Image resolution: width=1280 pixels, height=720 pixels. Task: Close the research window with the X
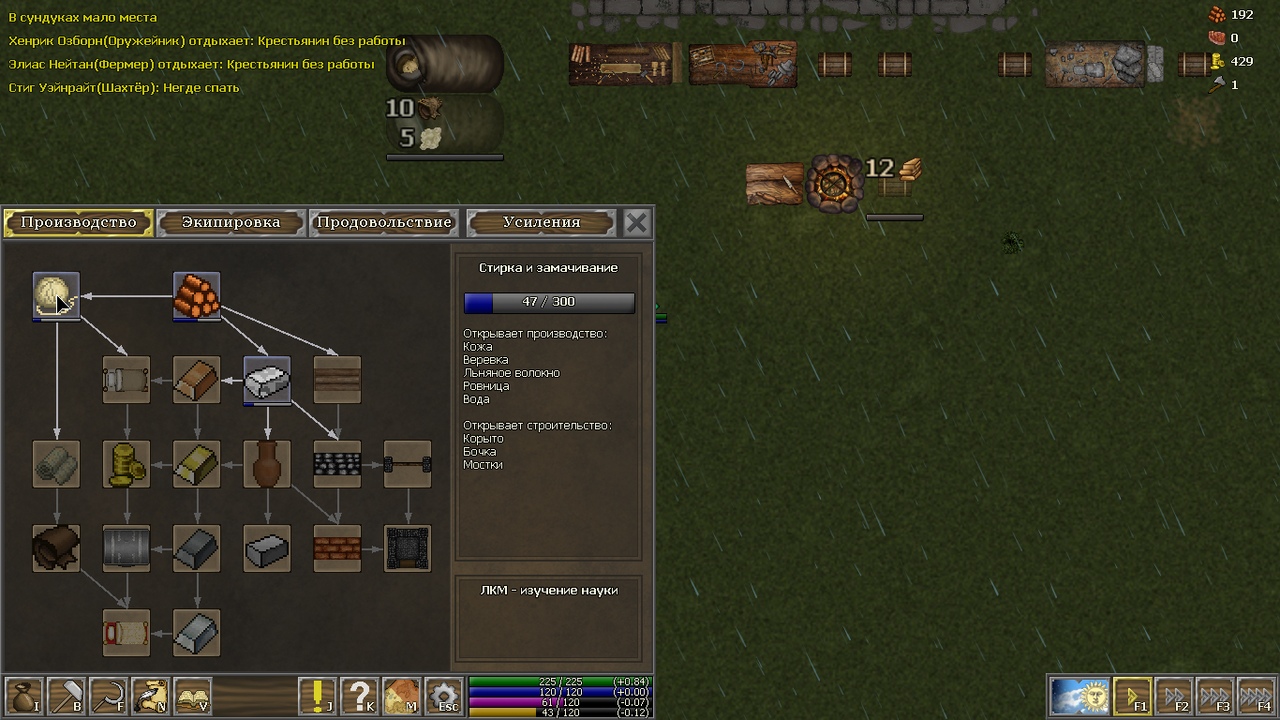(x=636, y=222)
